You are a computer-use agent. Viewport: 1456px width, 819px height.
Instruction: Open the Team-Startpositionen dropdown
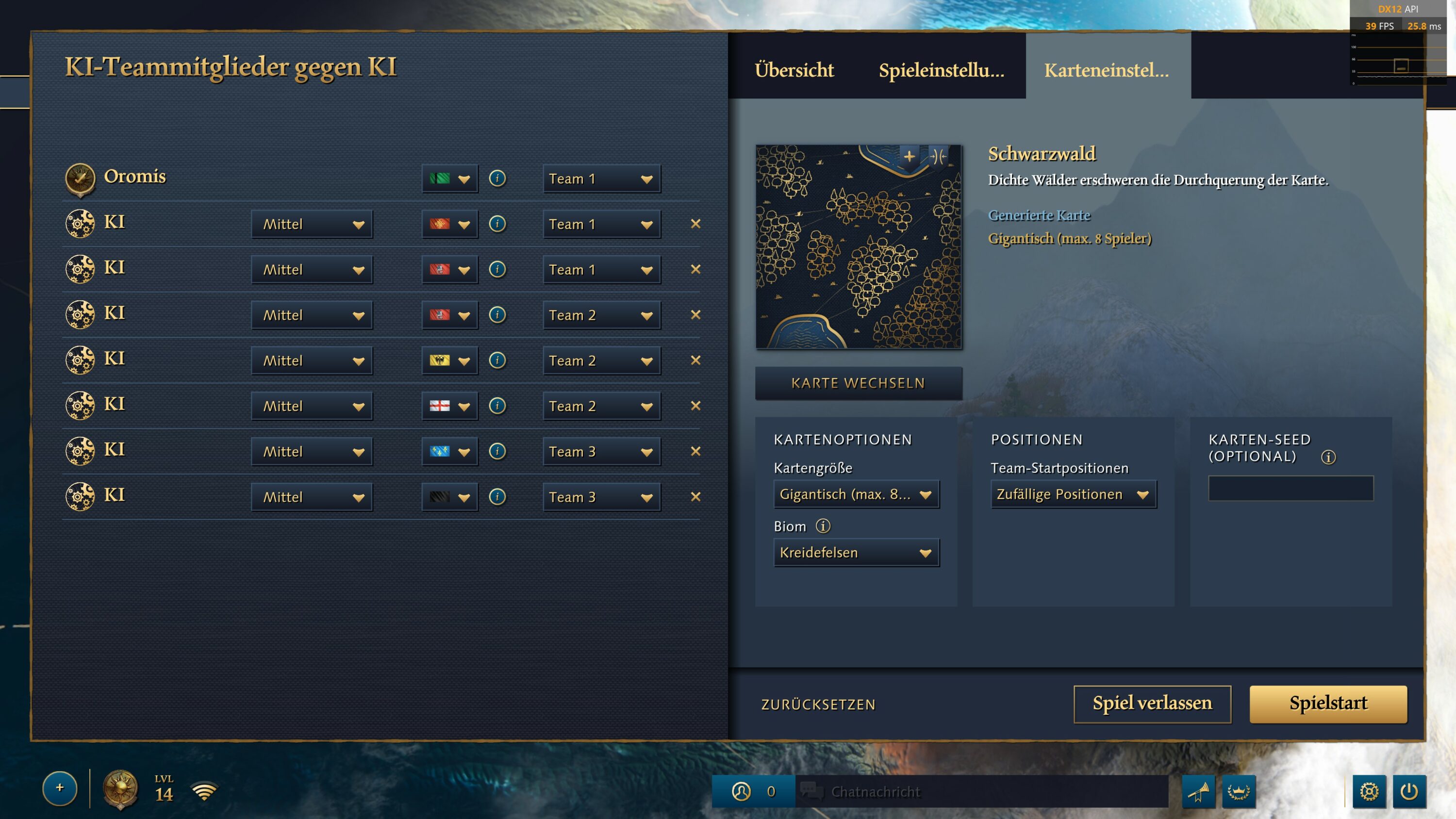point(1073,494)
